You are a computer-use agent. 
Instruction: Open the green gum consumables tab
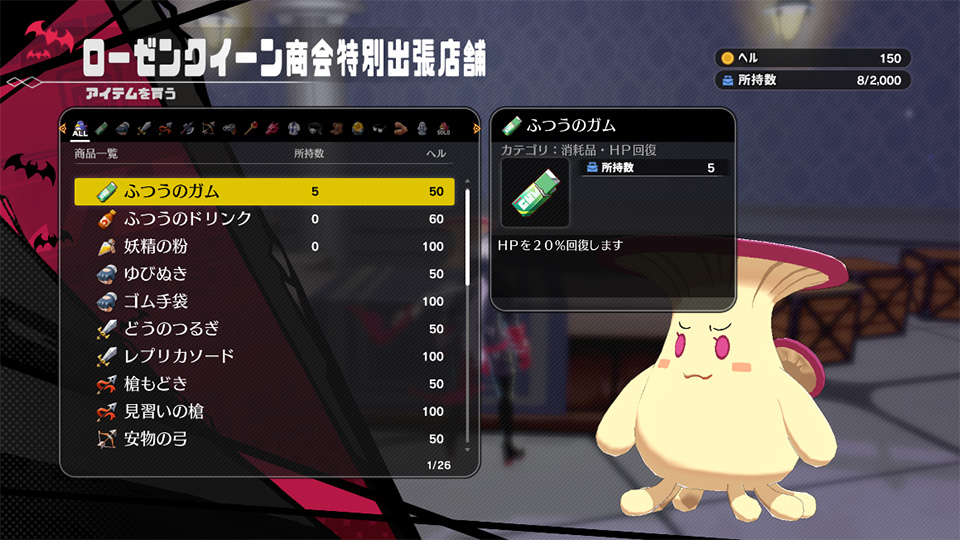coord(101,128)
